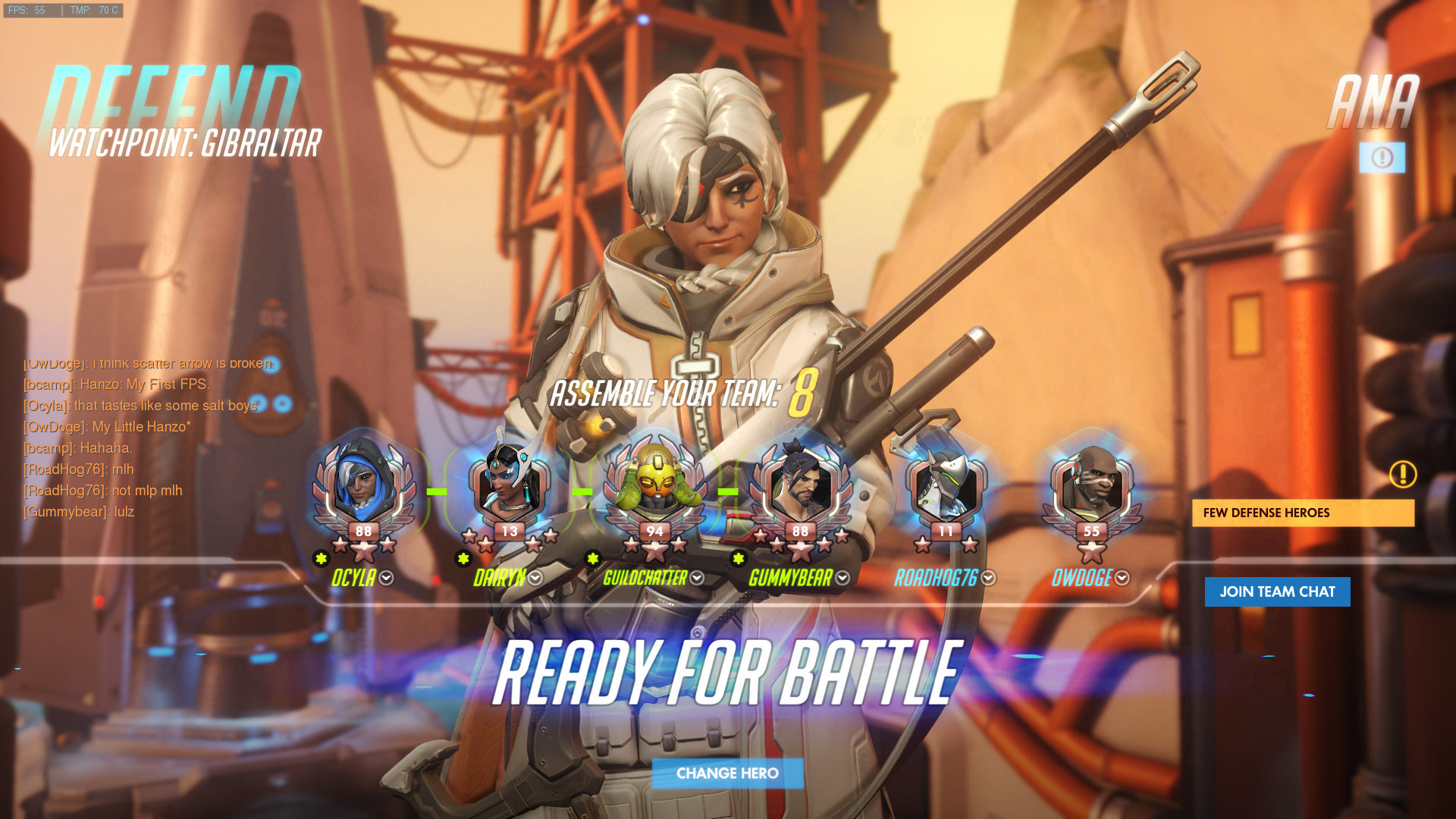This screenshot has width=1456, height=819.
Task: Expand OwDoge's player options arrow
Action: [1122, 578]
